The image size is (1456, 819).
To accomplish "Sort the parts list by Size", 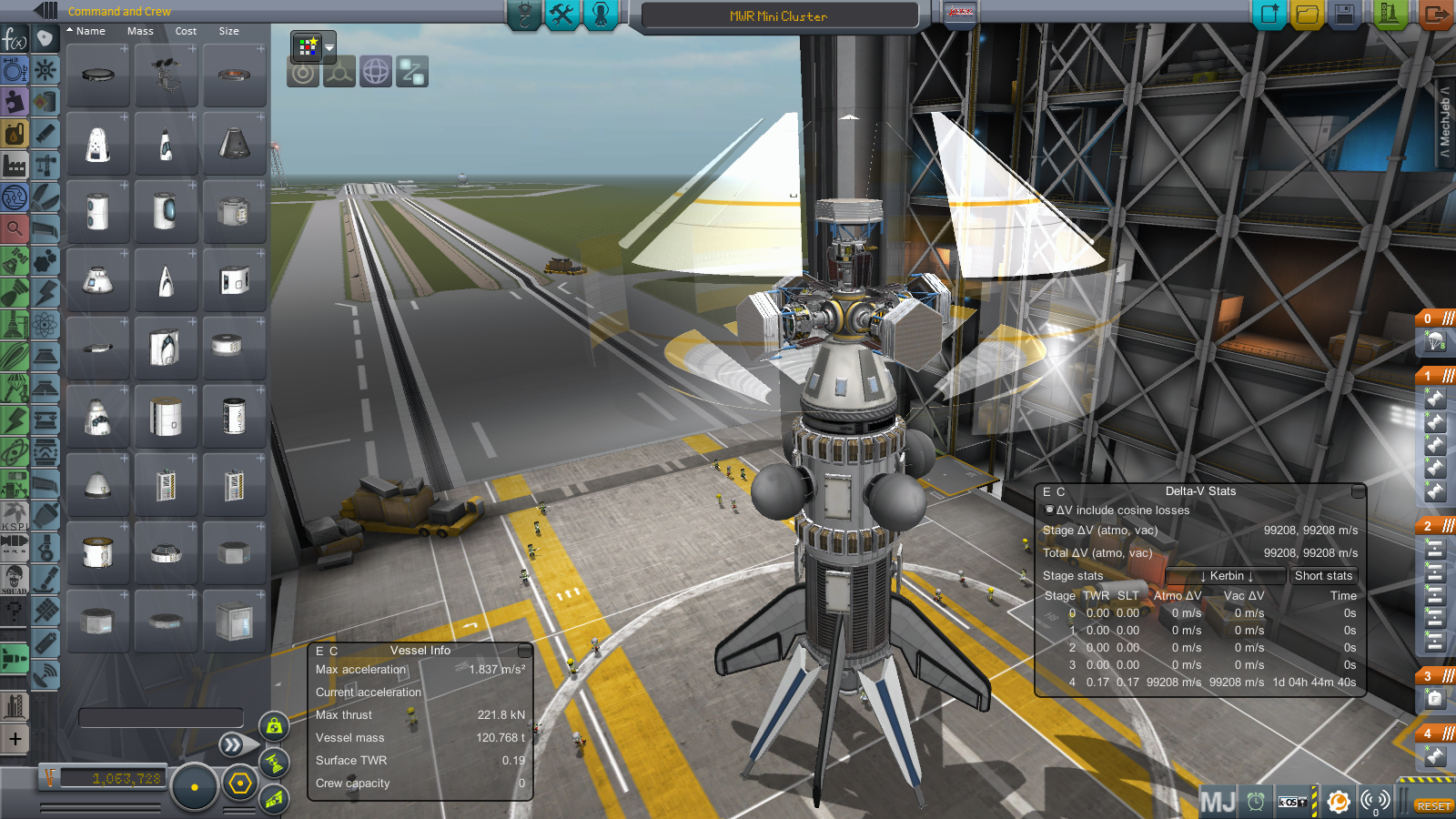I will click(228, 31).
